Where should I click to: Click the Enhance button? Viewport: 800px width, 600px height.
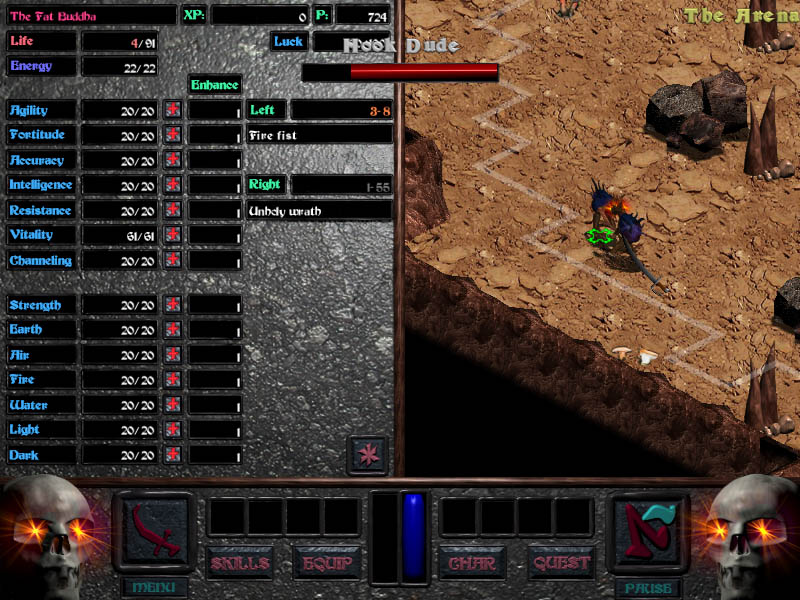coord(215,85)
